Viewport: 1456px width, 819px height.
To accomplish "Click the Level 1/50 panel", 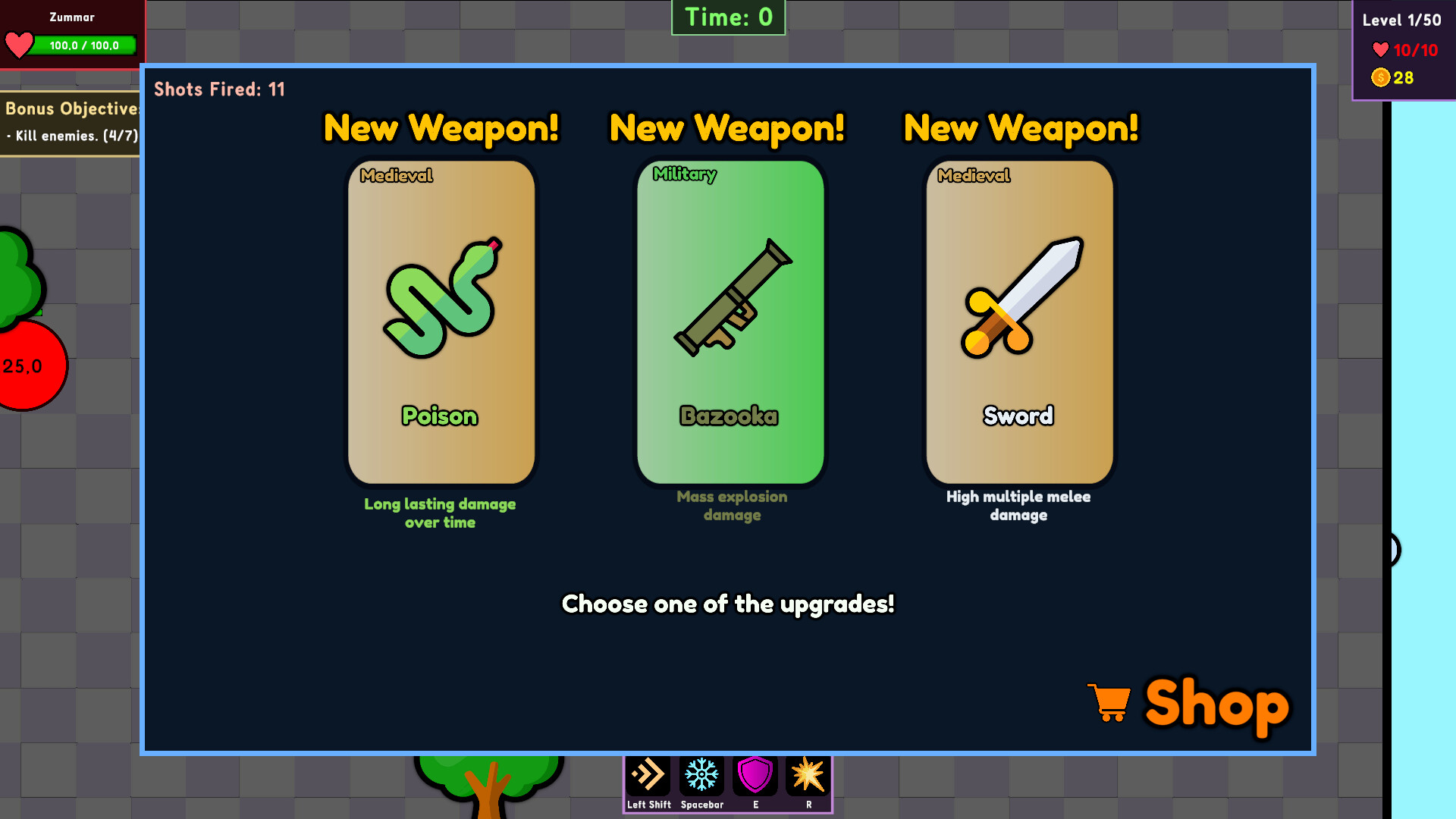I will tap(1401, 20).
